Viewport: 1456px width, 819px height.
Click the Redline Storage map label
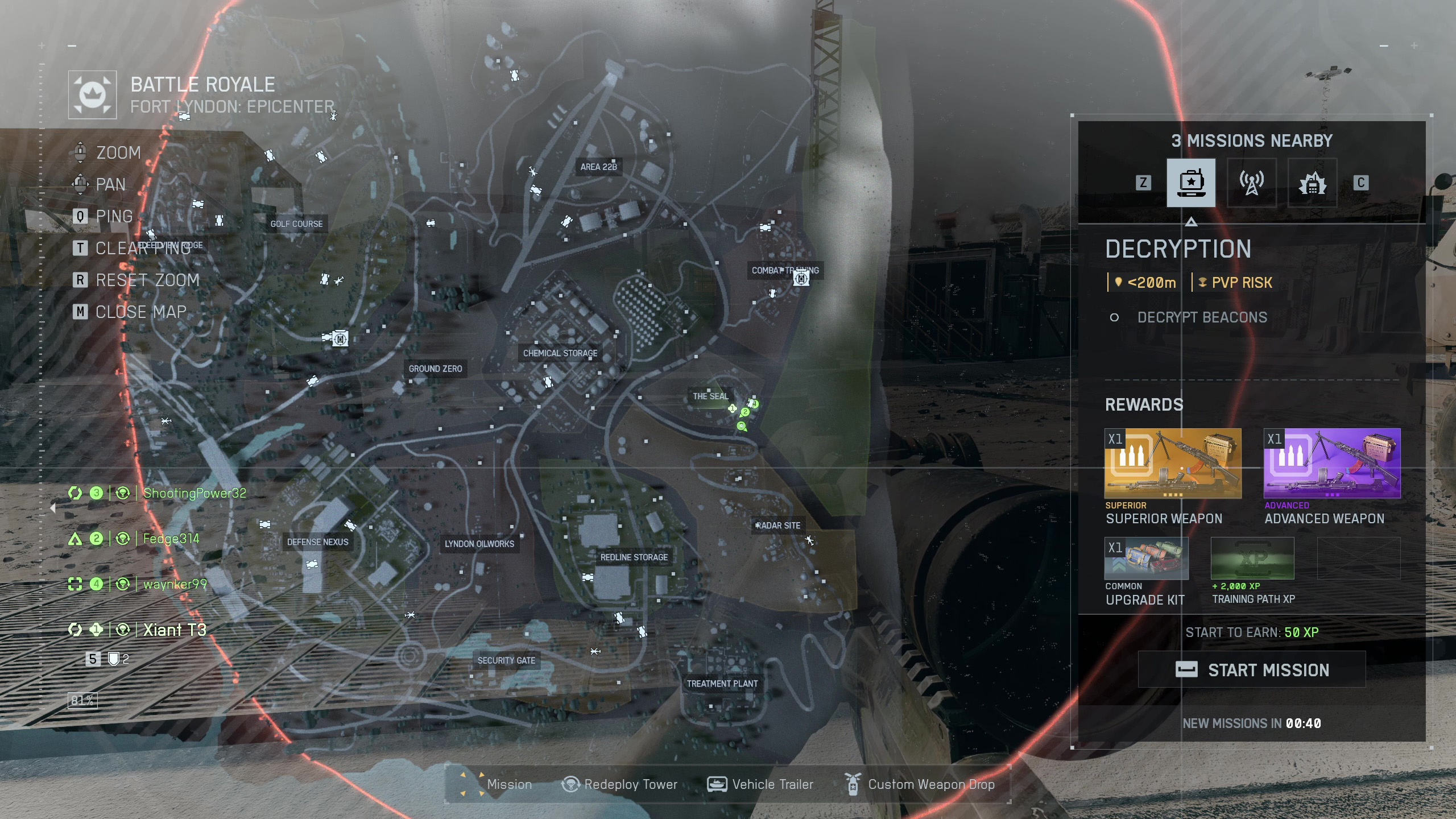tap(634, 557)
